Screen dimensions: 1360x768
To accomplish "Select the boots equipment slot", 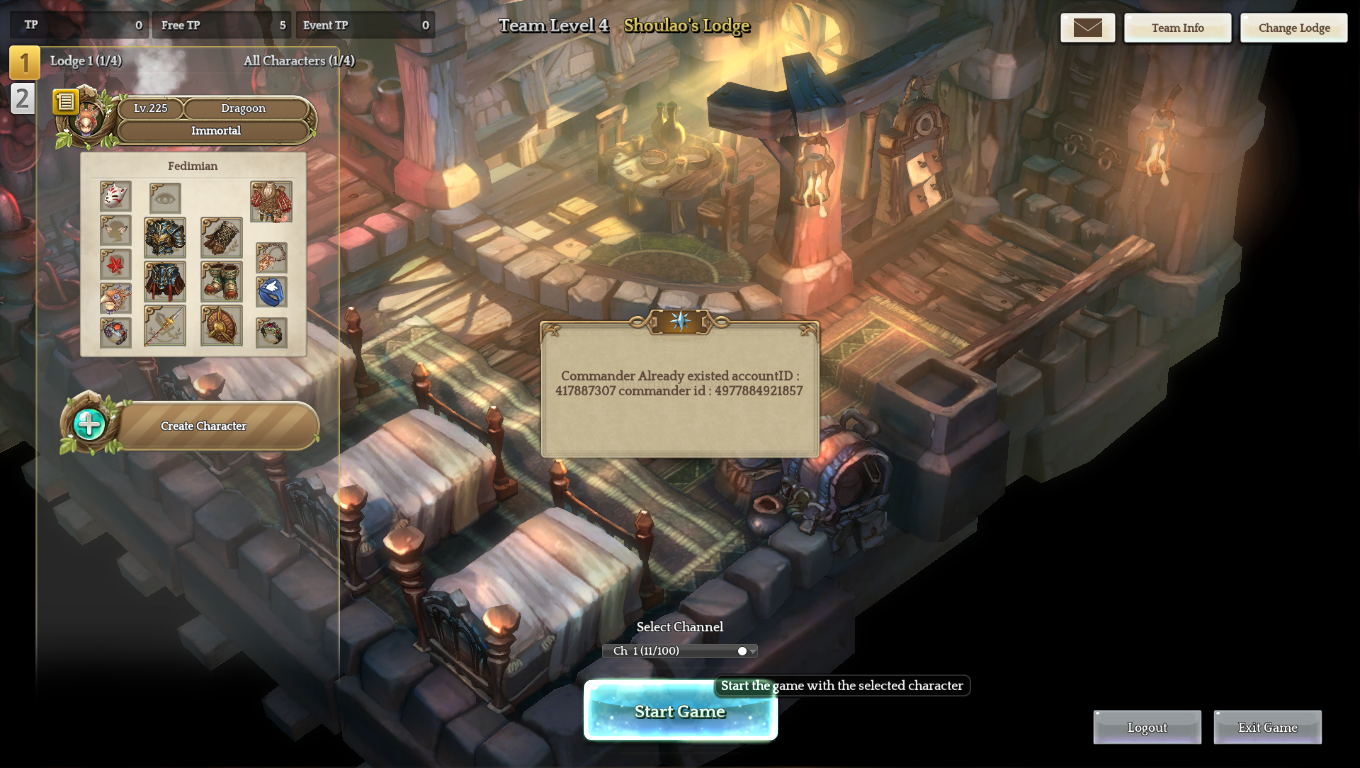I will 221,282.
